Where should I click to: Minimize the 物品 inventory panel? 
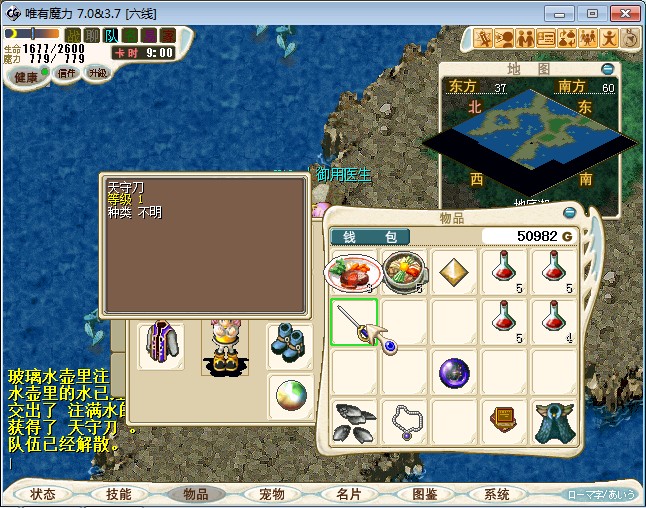point(569,213)
